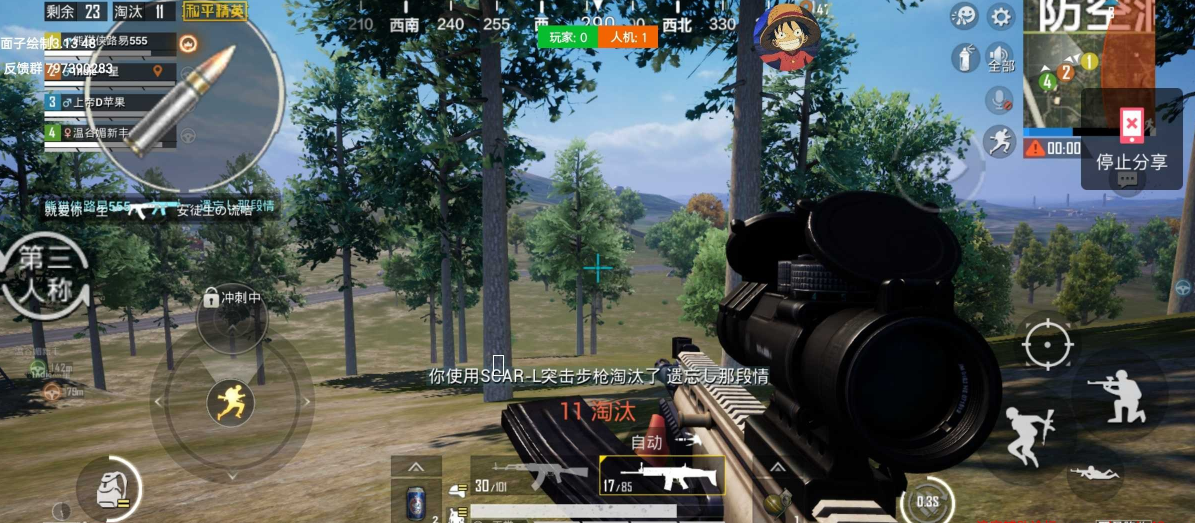The image size is (1195, 523).
Task: Throw the frag grenade
Action: 776,499
